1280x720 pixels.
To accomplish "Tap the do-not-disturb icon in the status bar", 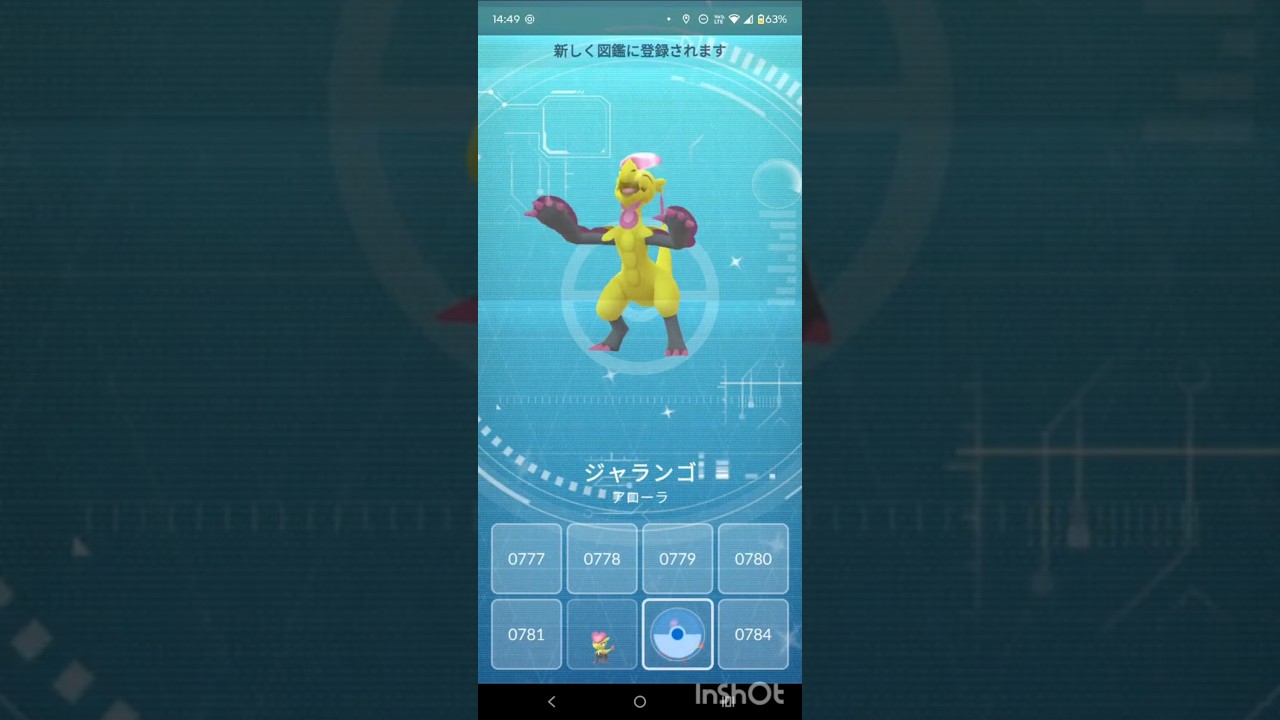I will (x=703, y=19).
